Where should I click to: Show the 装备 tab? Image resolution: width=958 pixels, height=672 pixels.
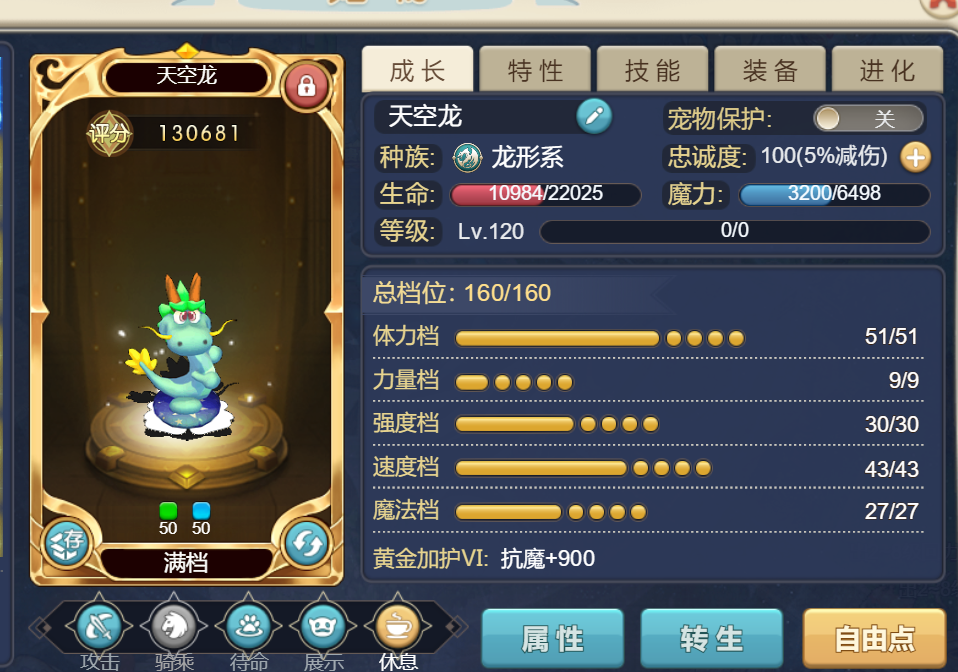[x=770, y=70]
